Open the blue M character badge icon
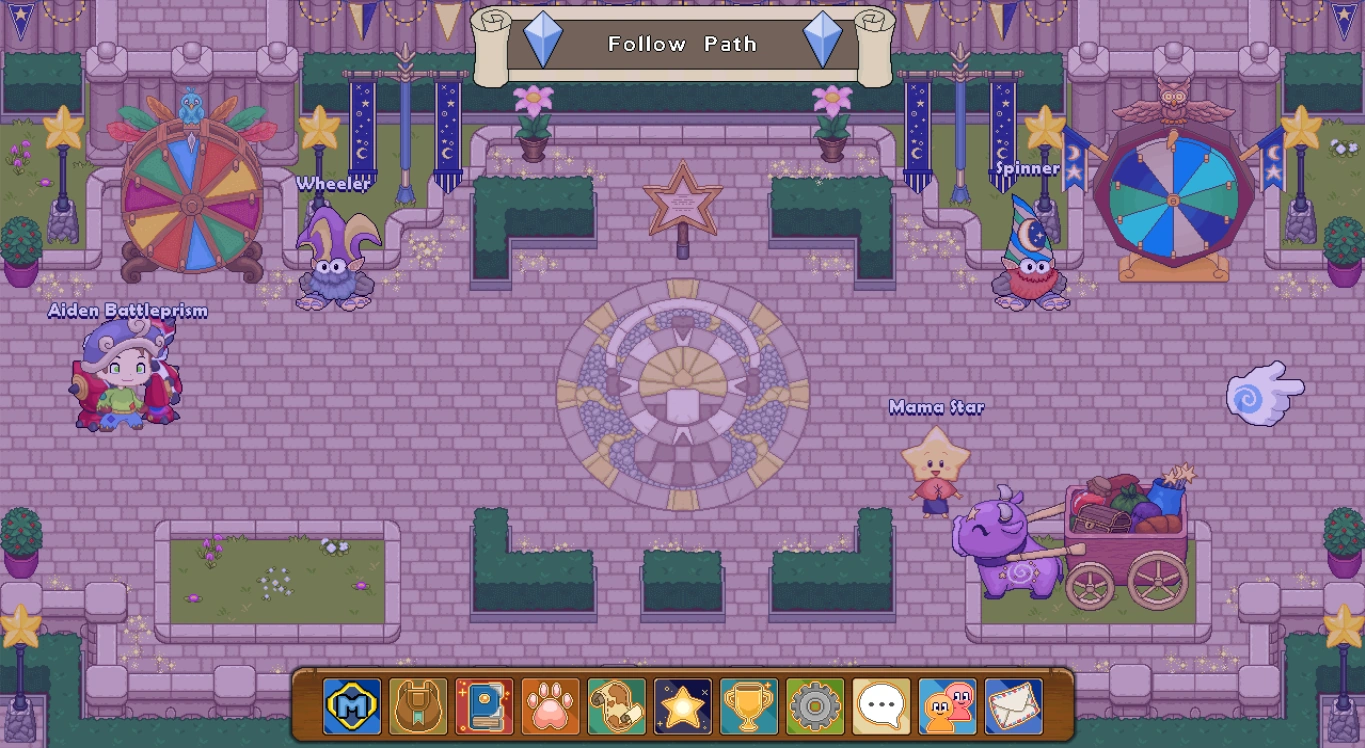1365x748 pixels. point(351,705)
